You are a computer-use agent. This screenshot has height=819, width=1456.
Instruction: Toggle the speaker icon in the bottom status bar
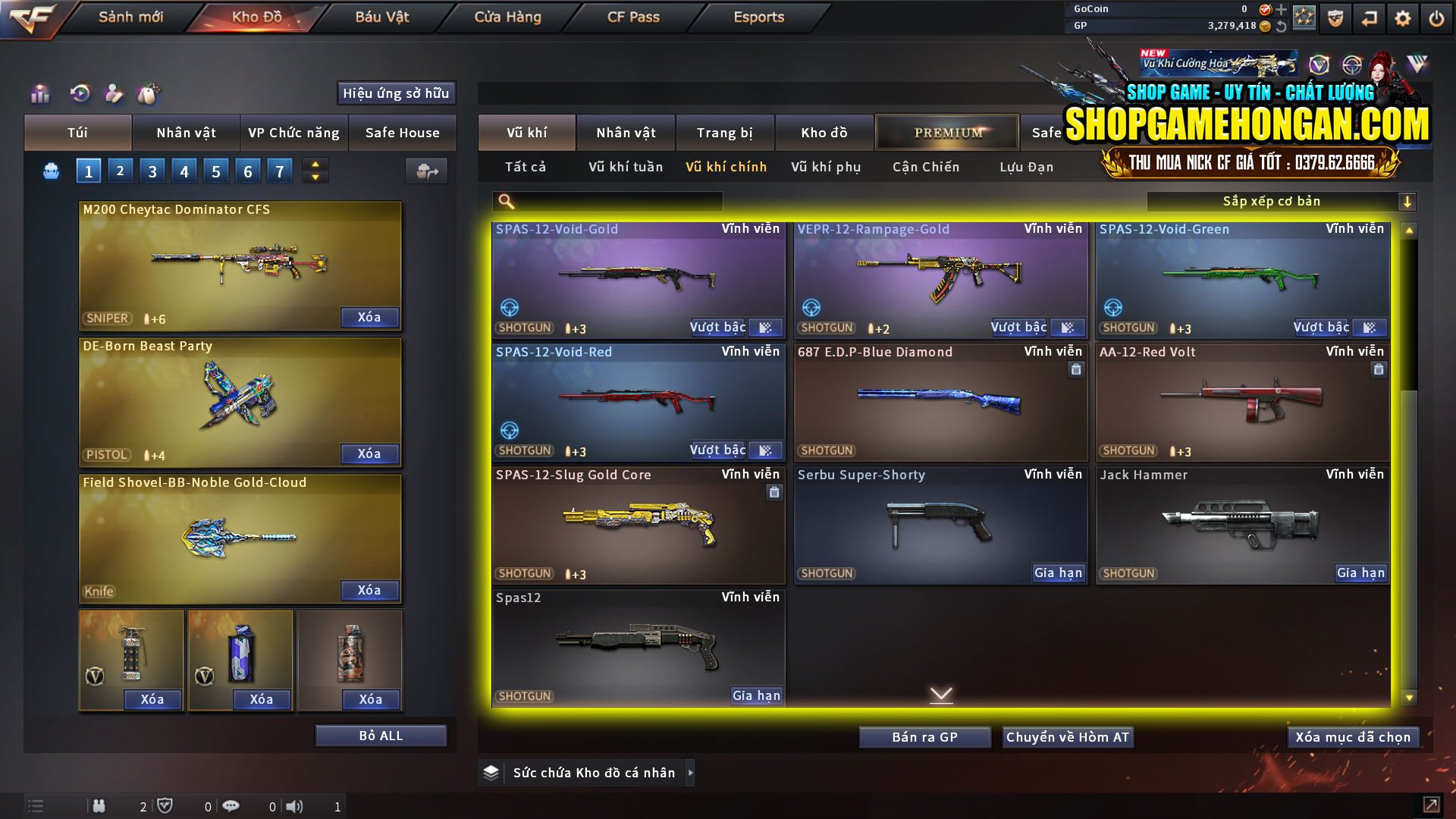tap(295, 806)
